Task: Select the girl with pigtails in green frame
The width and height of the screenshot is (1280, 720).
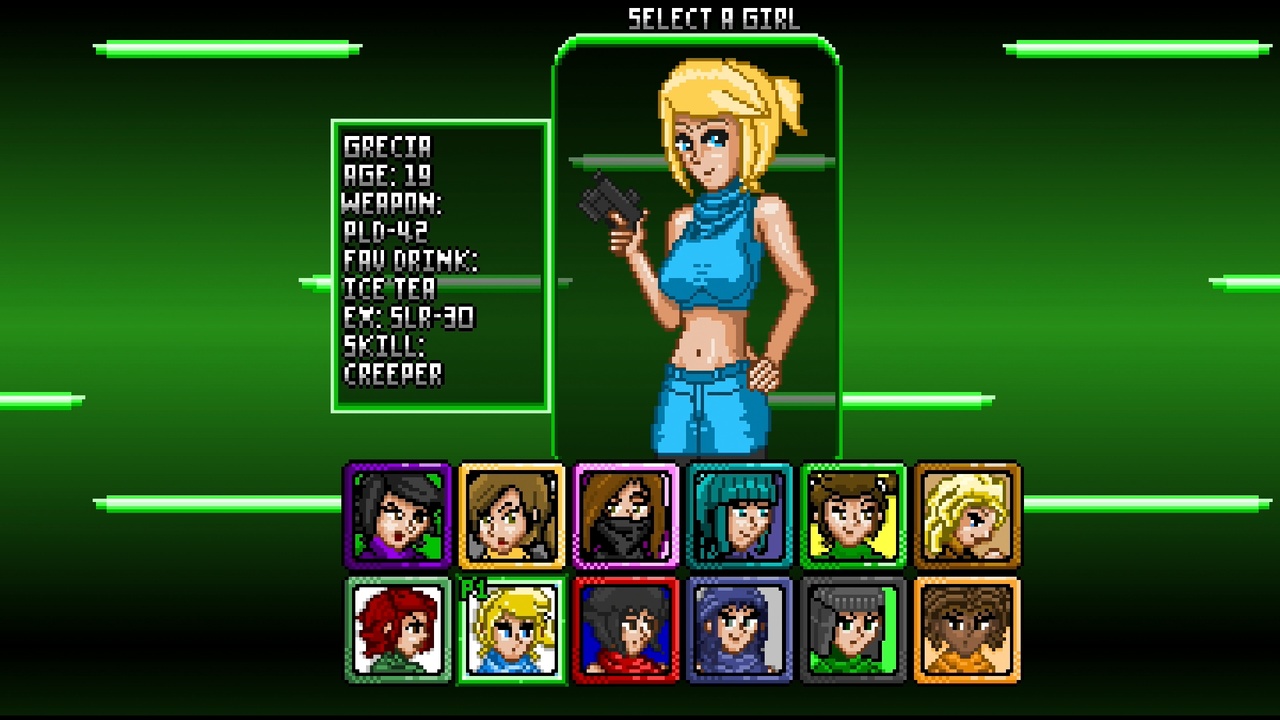Action: tap(854, 515)
